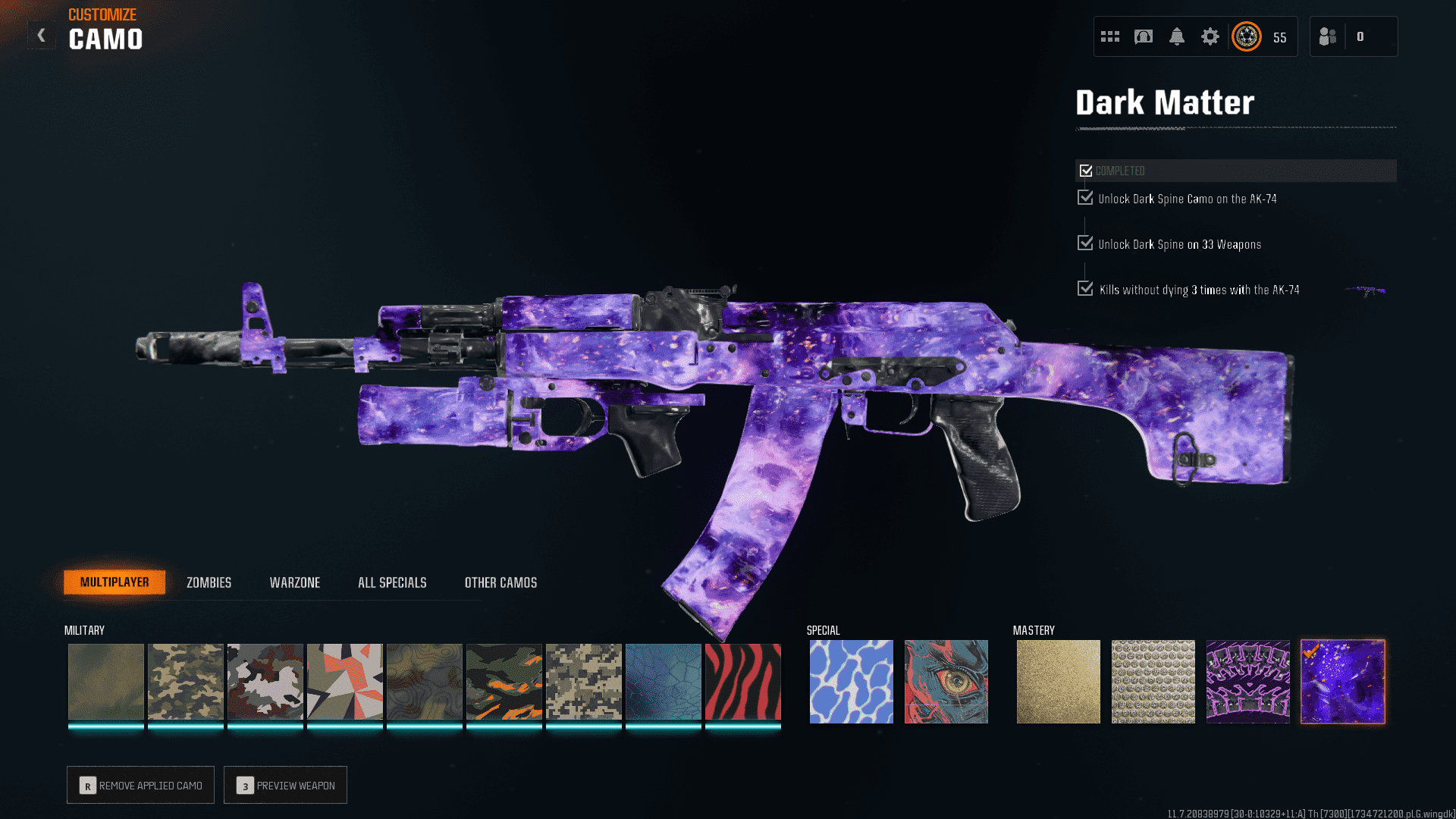Pick the blue and white blob special camo
Screen dimensions: 1456x819
851,682
